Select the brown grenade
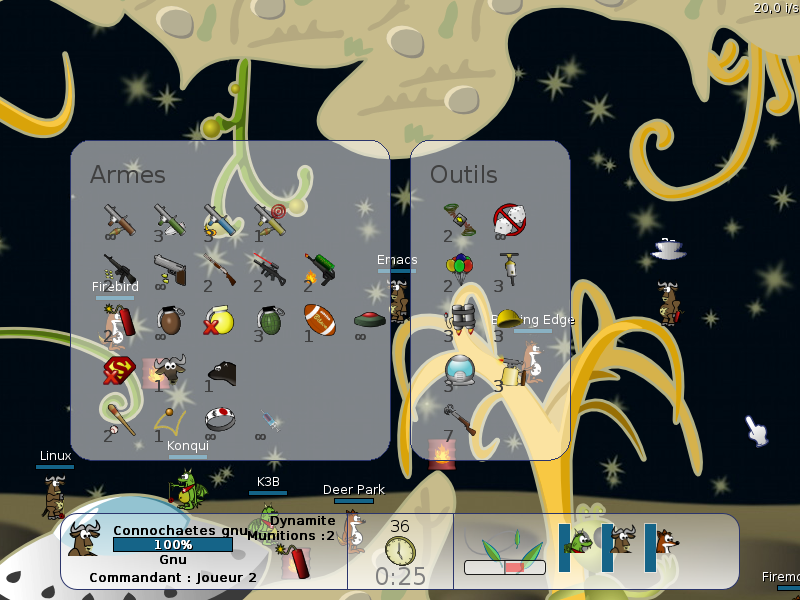 169,320
